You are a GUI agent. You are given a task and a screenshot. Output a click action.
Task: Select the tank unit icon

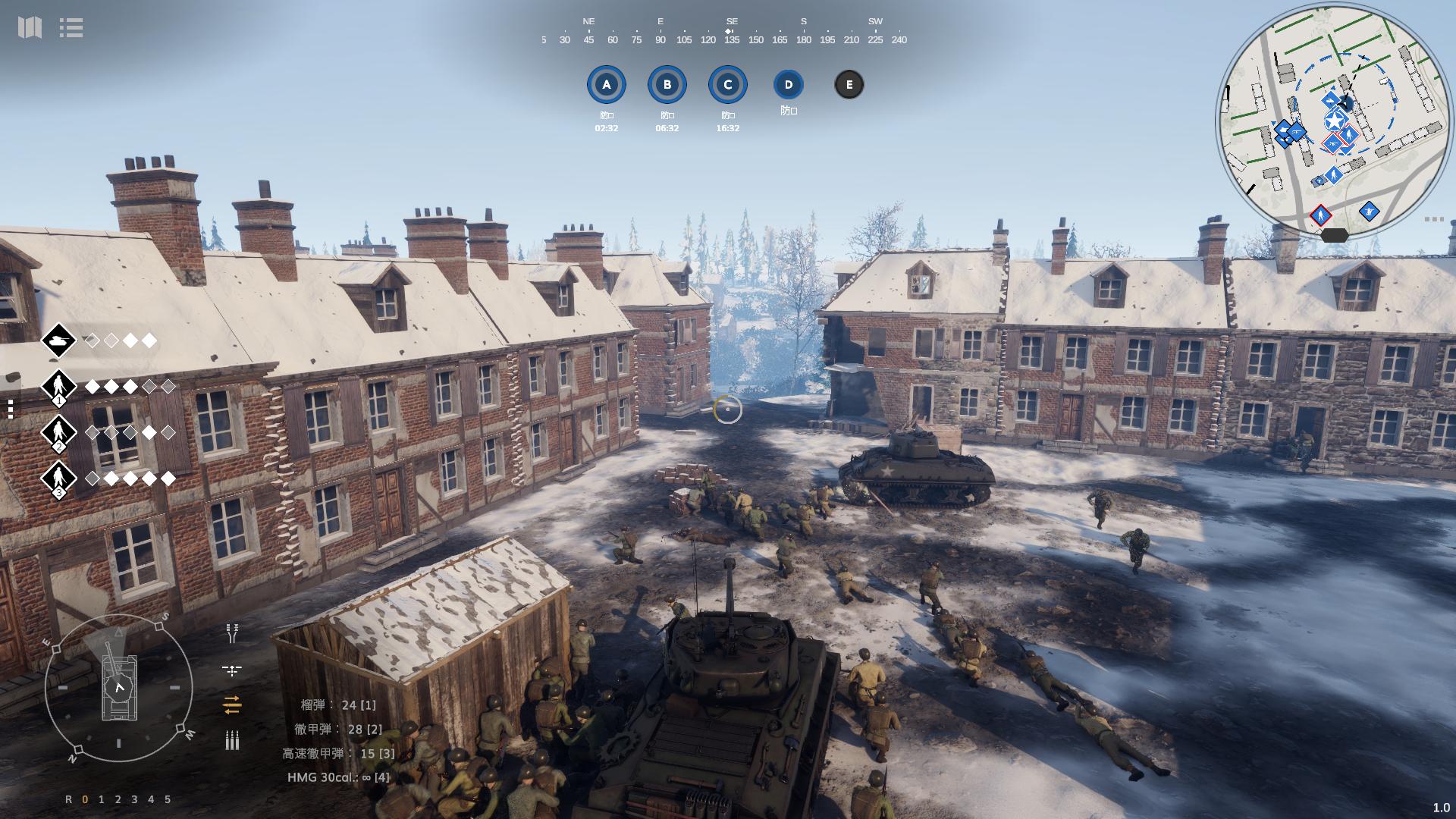[58, 341]
